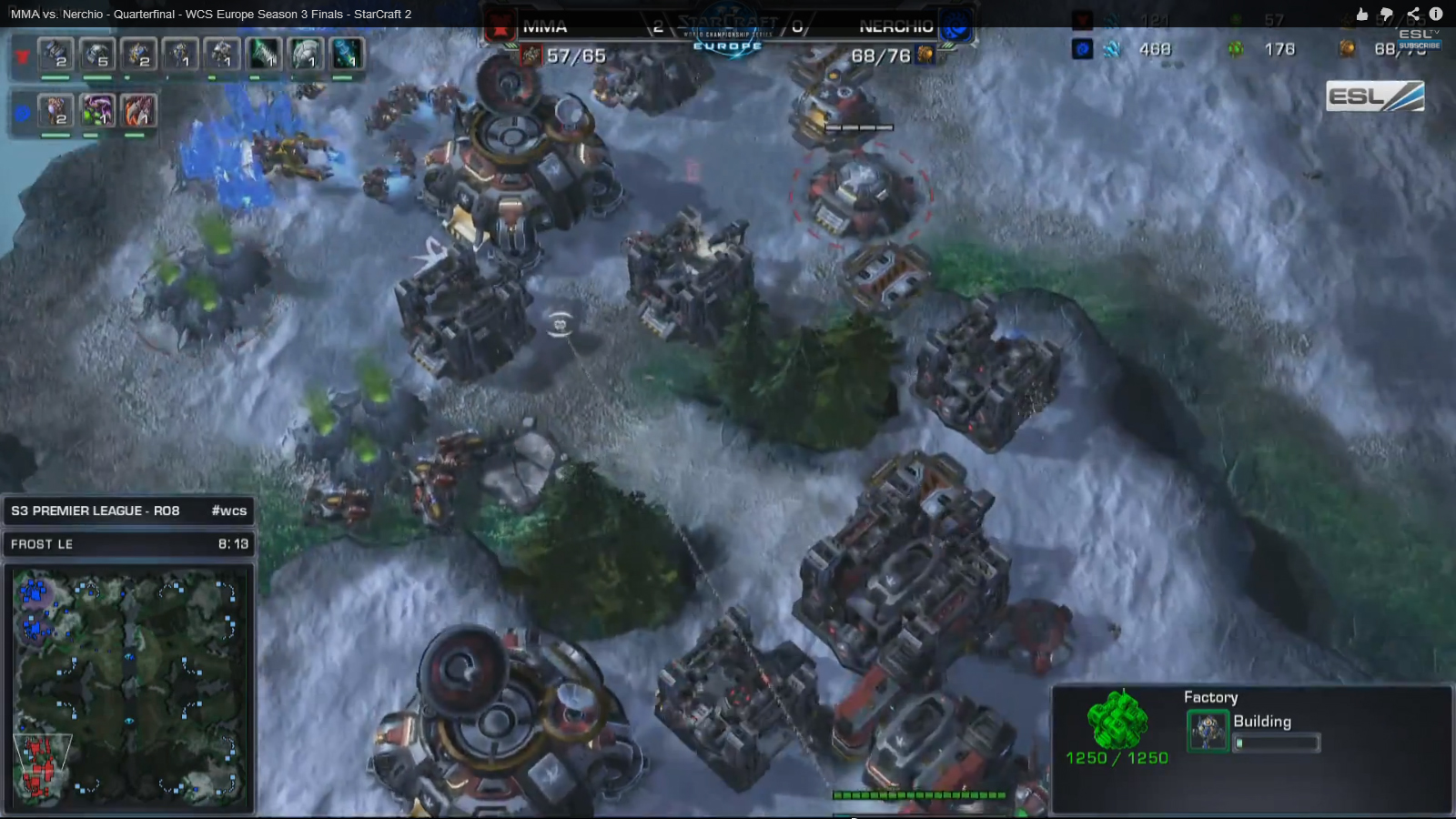Click the minimap of Frost LE
This screenshot has height=819, width=1456.
(x=129, y=687)
